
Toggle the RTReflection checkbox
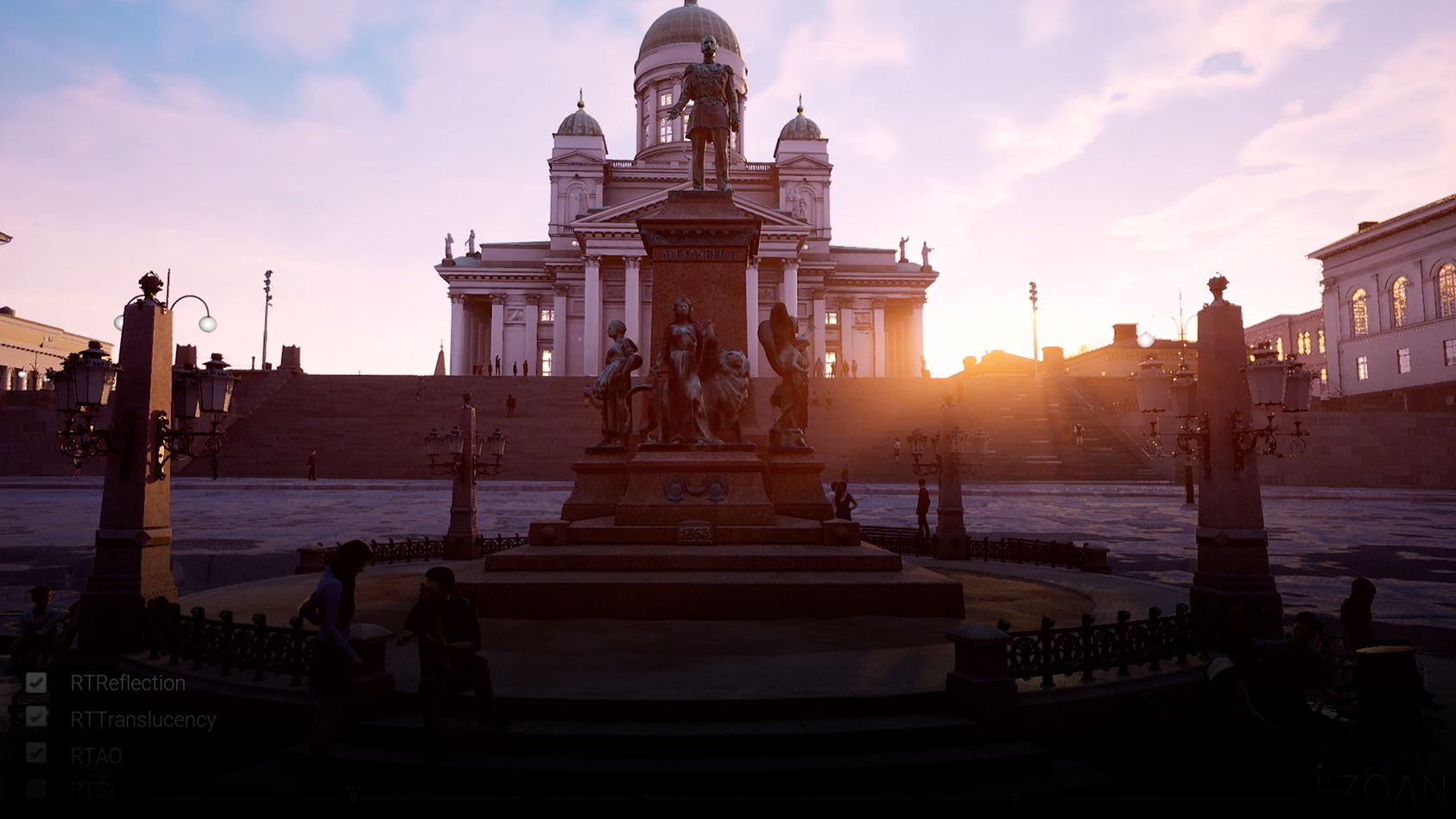36,682
